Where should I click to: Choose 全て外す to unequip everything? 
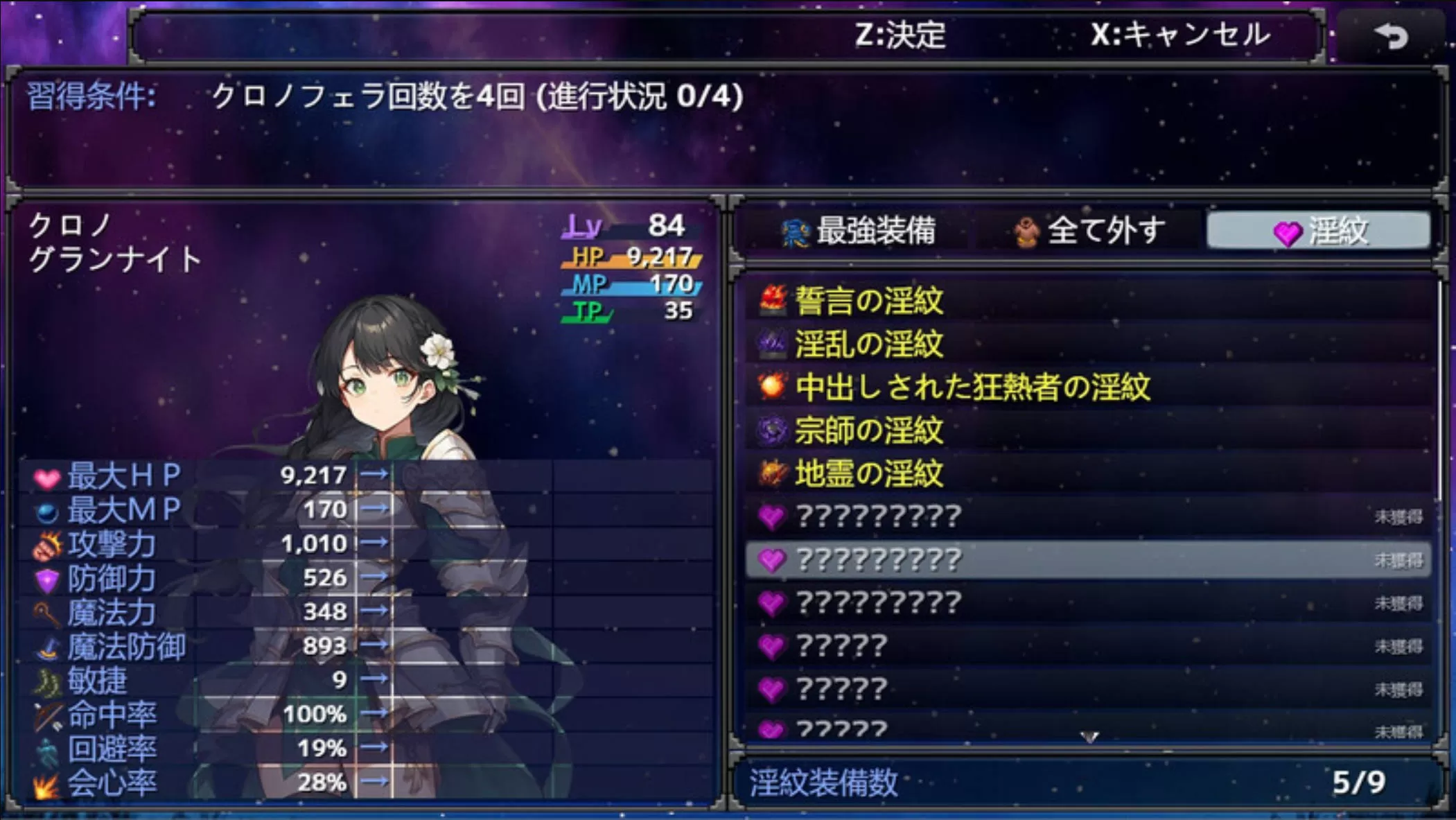pyautogui.click(x=1089, y=231)
